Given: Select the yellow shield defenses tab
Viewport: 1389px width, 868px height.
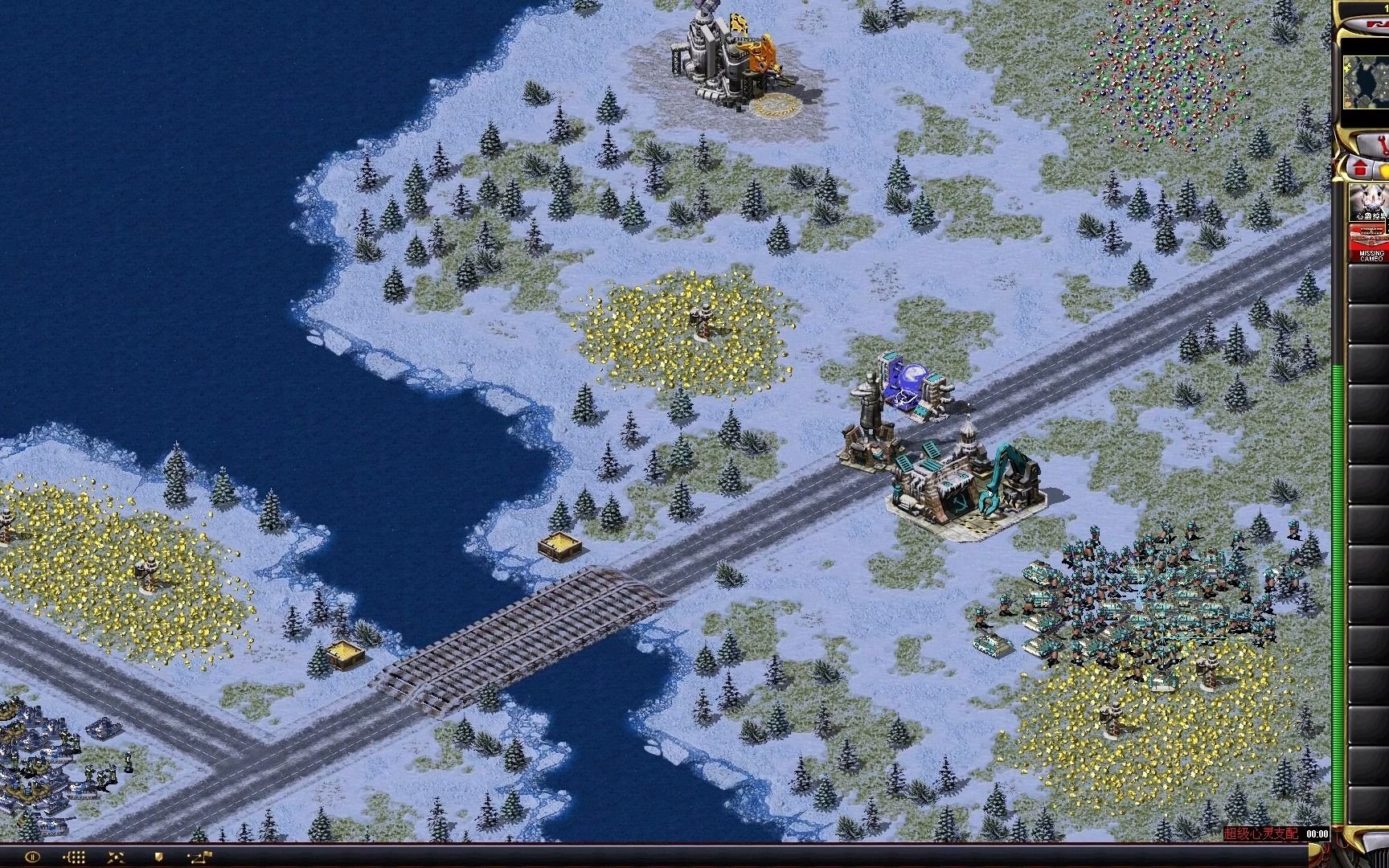Looking at the screenshot, I should click(x=1384, y=170).
